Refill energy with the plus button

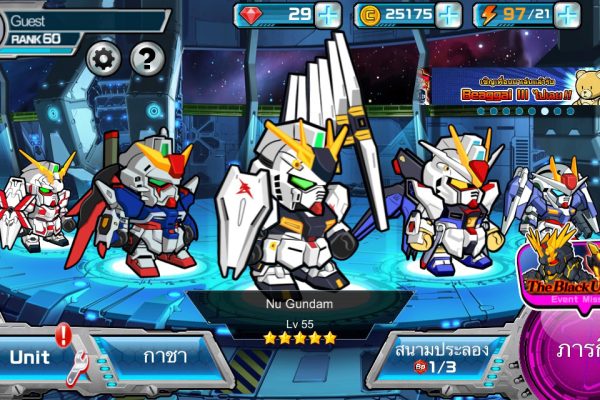tap(568, 15)
